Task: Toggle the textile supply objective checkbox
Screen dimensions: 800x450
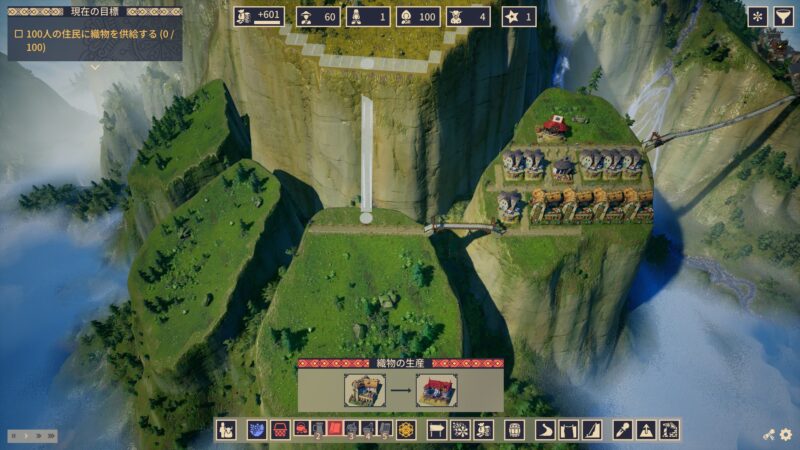Action: [x=19, y=33]
